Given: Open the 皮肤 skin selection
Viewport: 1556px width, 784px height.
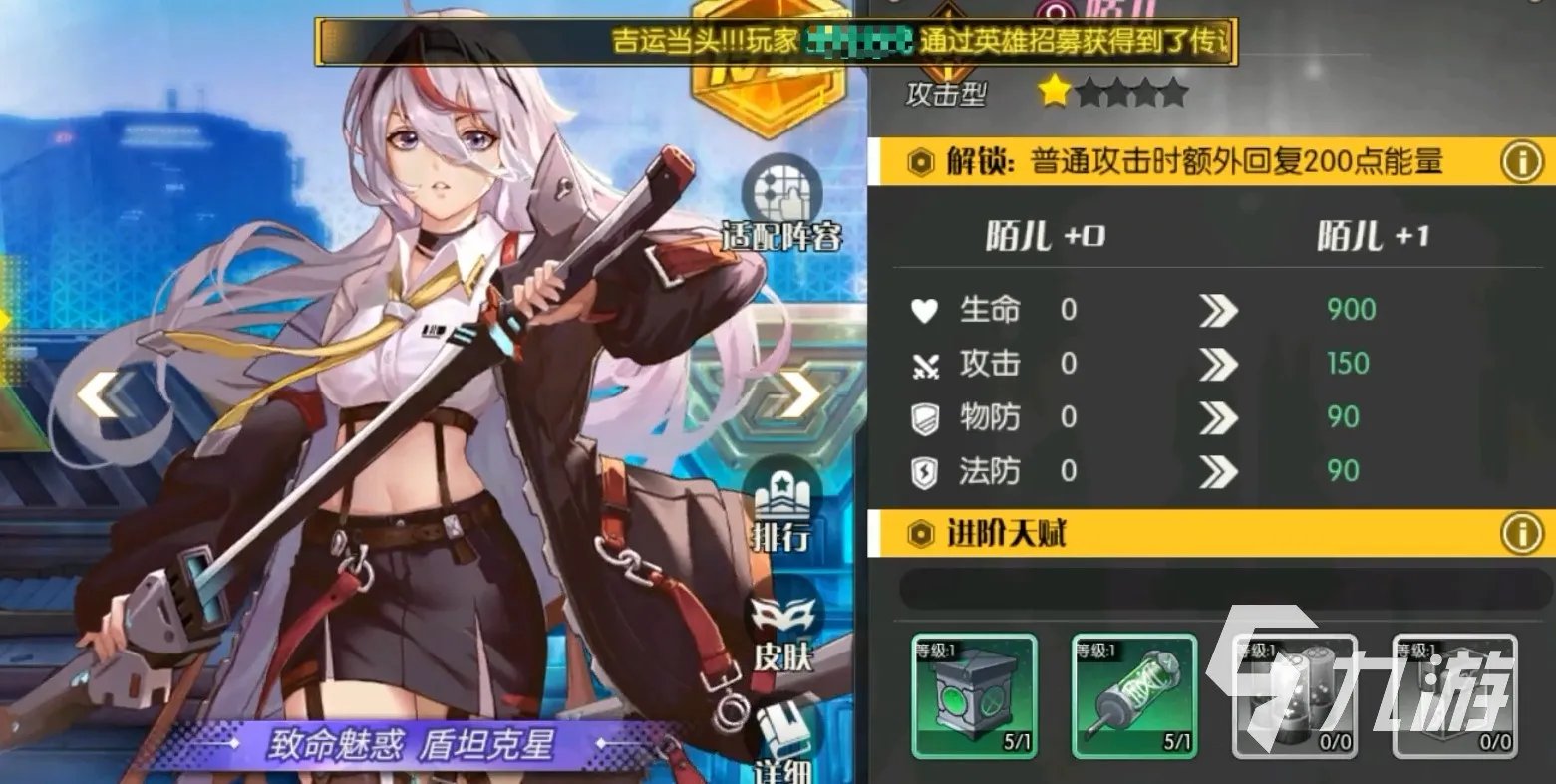Looking at the screenshot, I should coord(785,632).
